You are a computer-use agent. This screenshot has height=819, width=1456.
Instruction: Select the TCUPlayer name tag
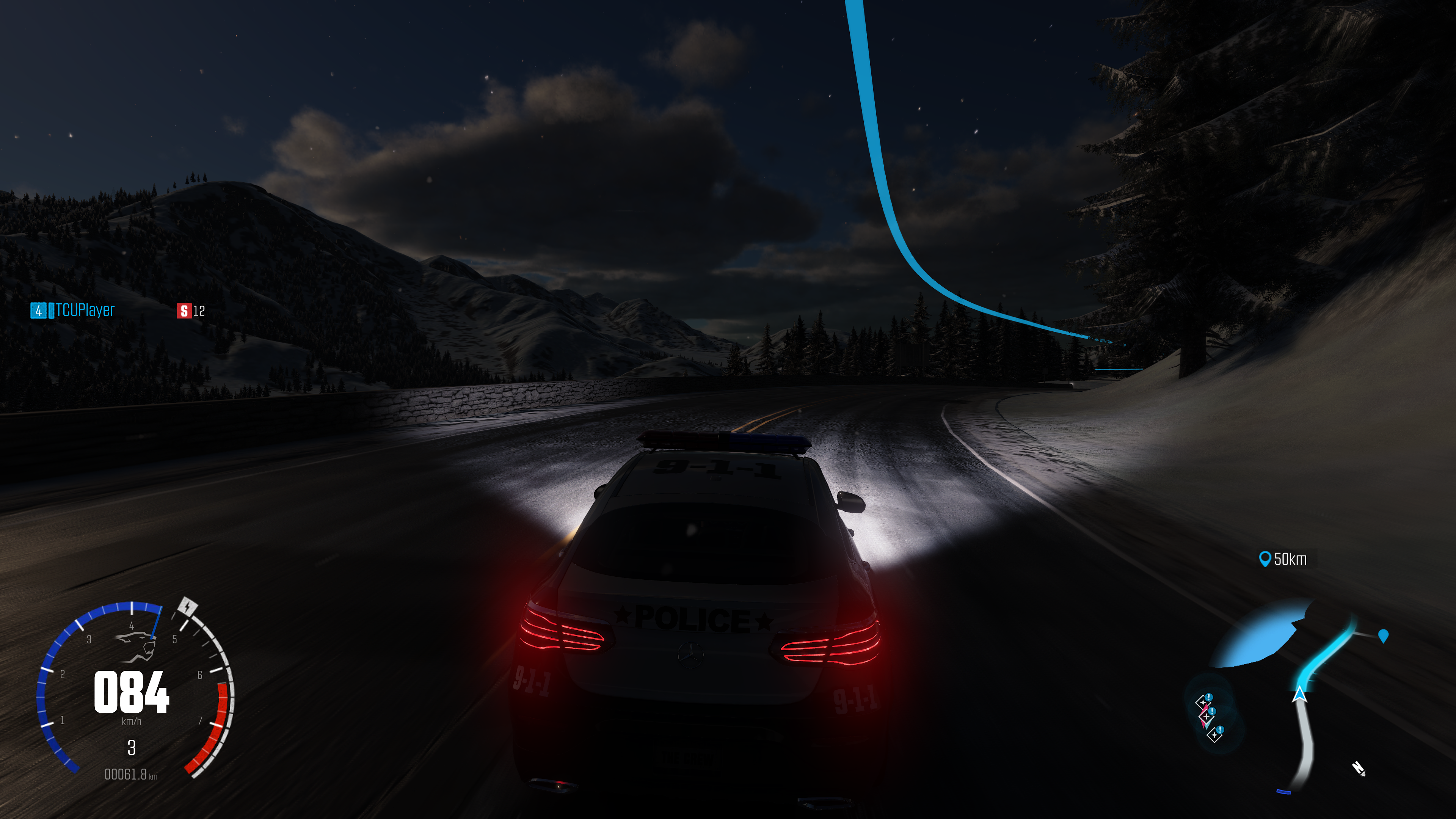click(85, 310)
